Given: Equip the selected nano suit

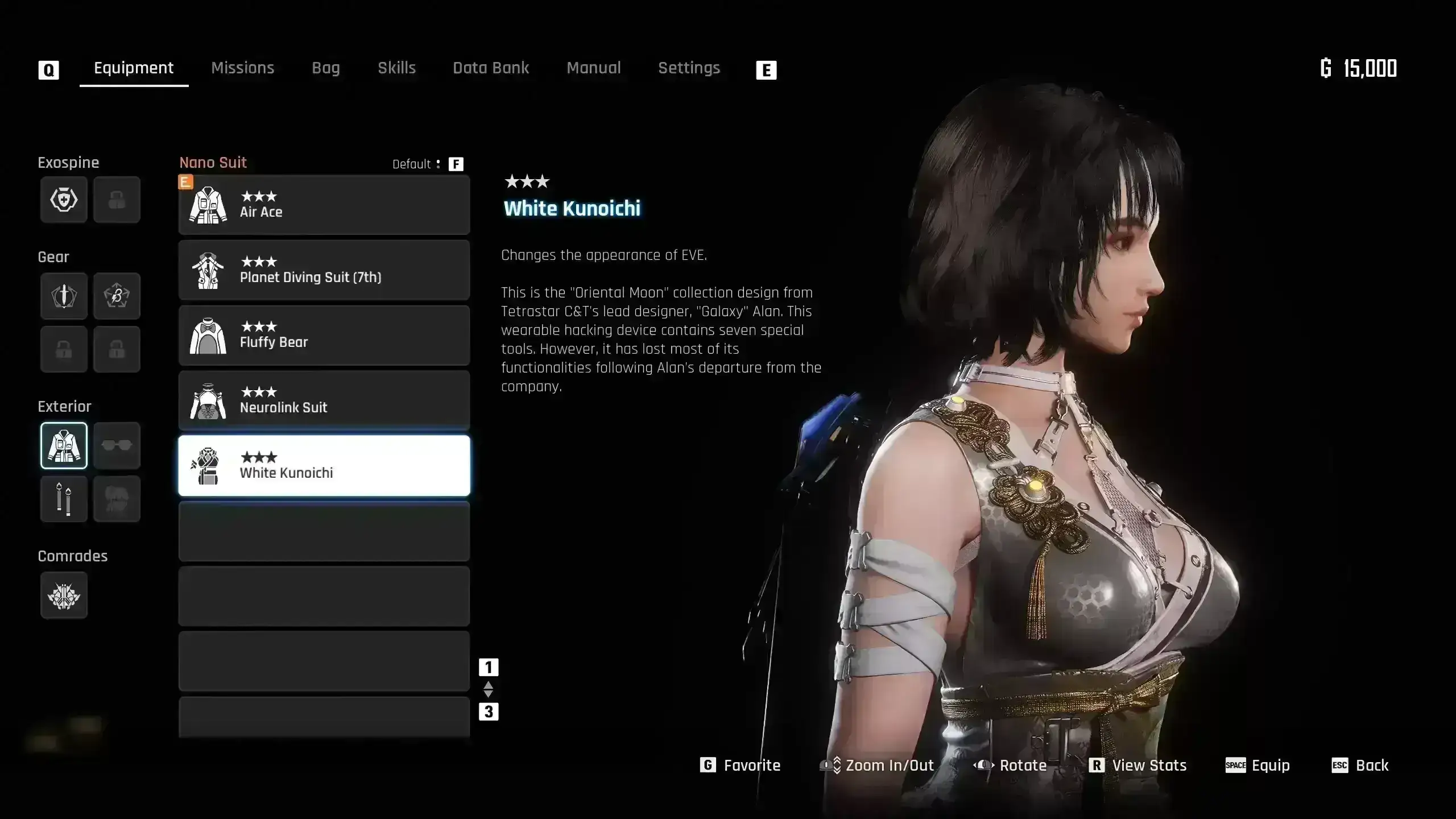Looking at the screenshot, I should click(1258, 766).
